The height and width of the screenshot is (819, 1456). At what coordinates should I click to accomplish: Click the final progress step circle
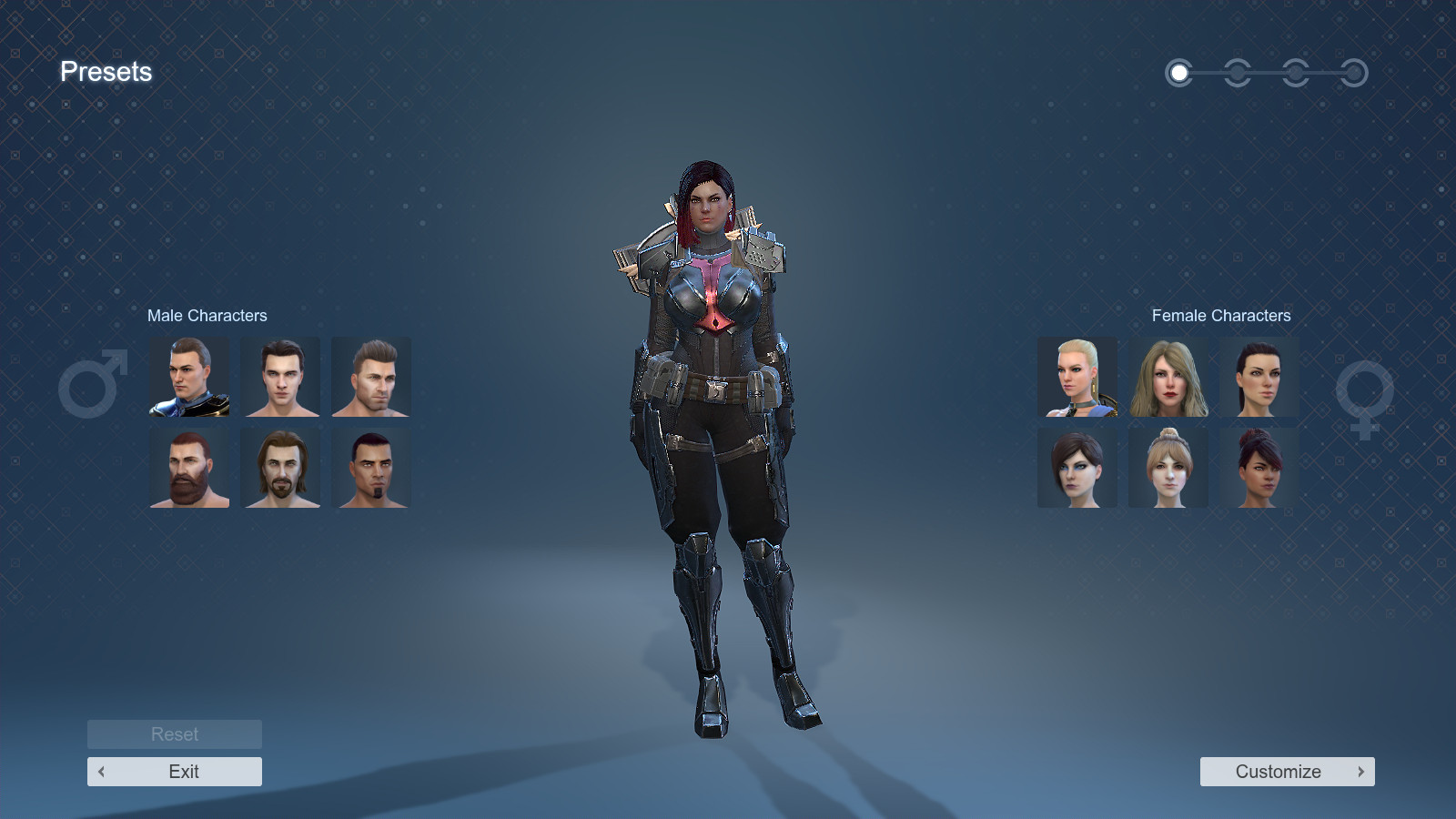tap(1355, 73)
